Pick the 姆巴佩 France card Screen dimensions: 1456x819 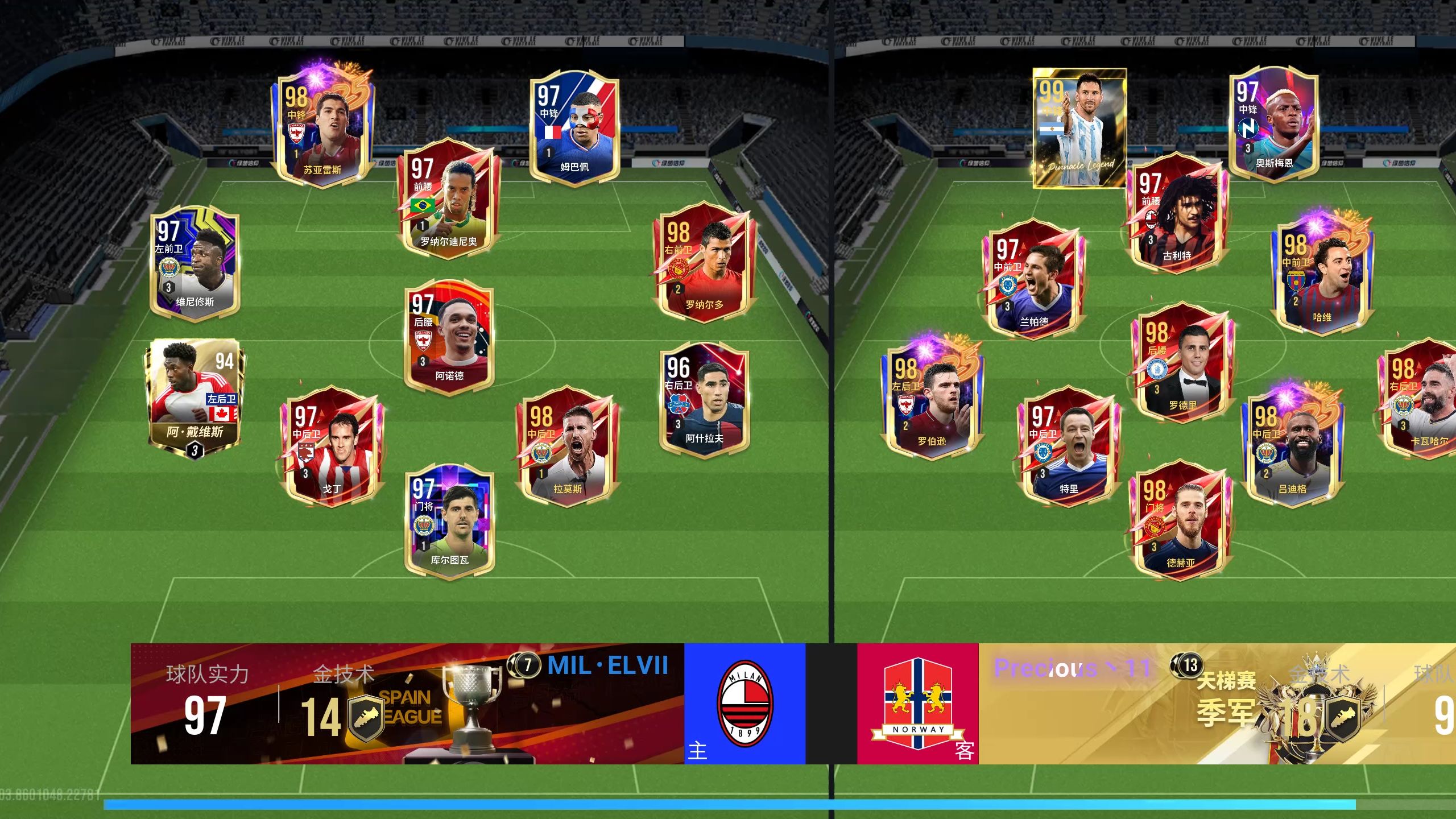pyautogui.click(x=574, y=130)
